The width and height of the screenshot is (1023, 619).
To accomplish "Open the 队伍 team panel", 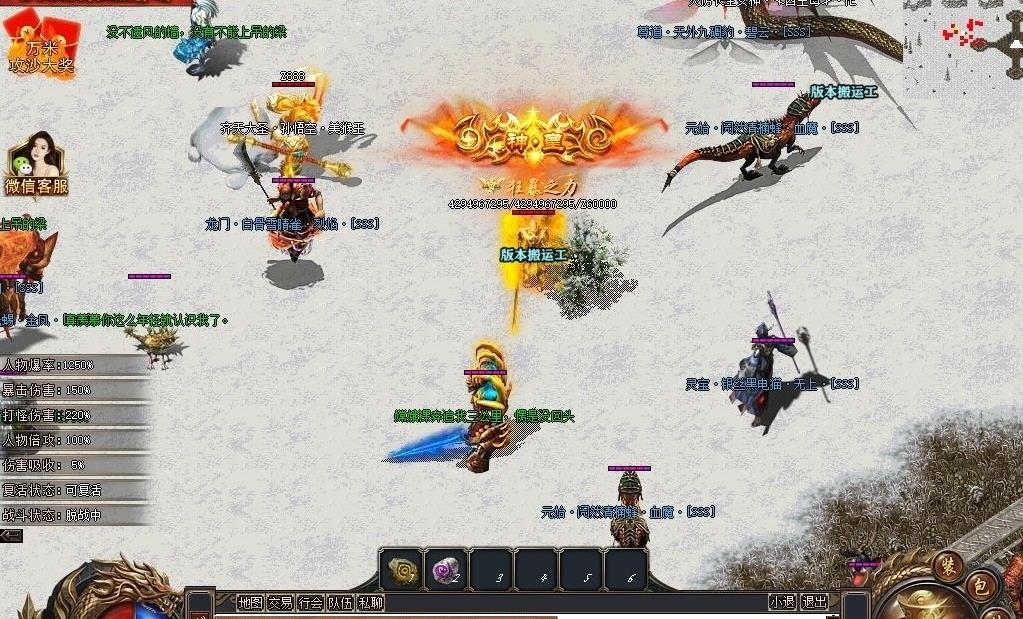I will coord(341,602).
